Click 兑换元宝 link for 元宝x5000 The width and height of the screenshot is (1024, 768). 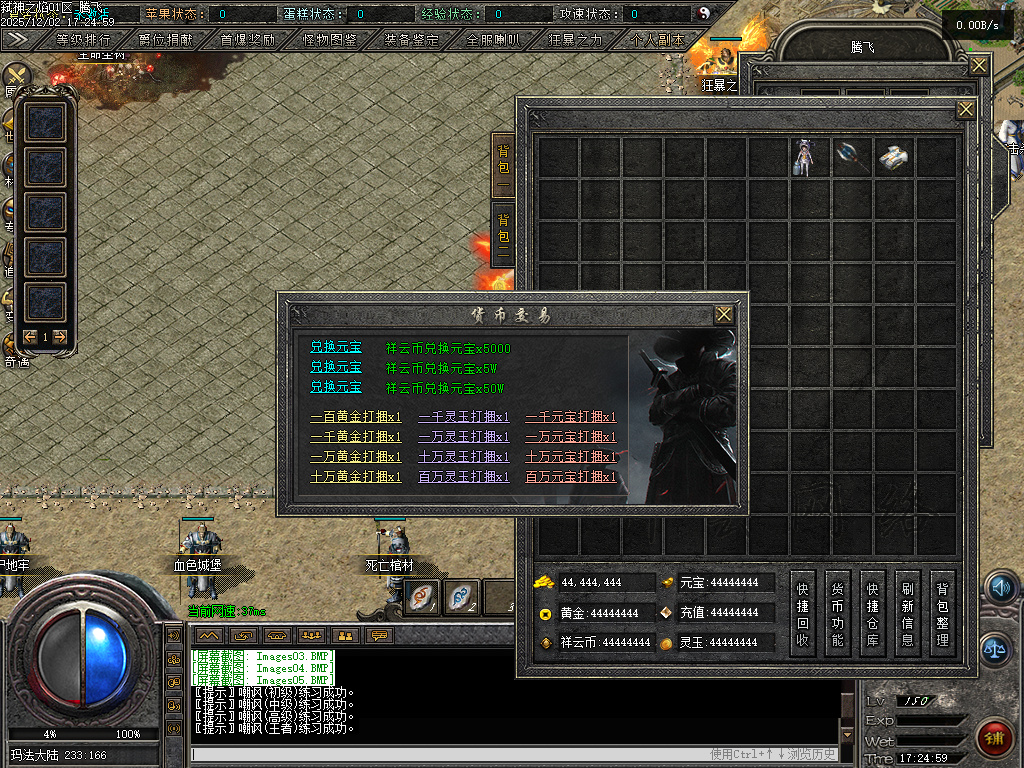336,348
